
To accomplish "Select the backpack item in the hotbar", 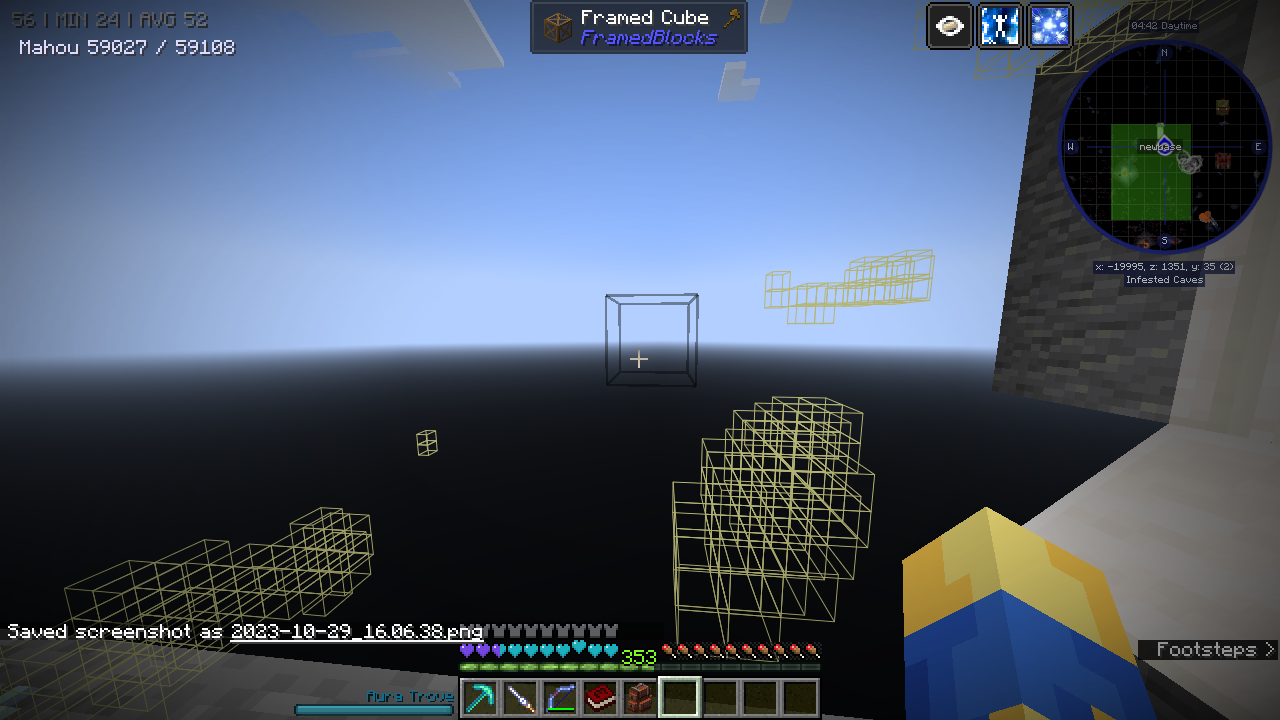I will (638, 697).
